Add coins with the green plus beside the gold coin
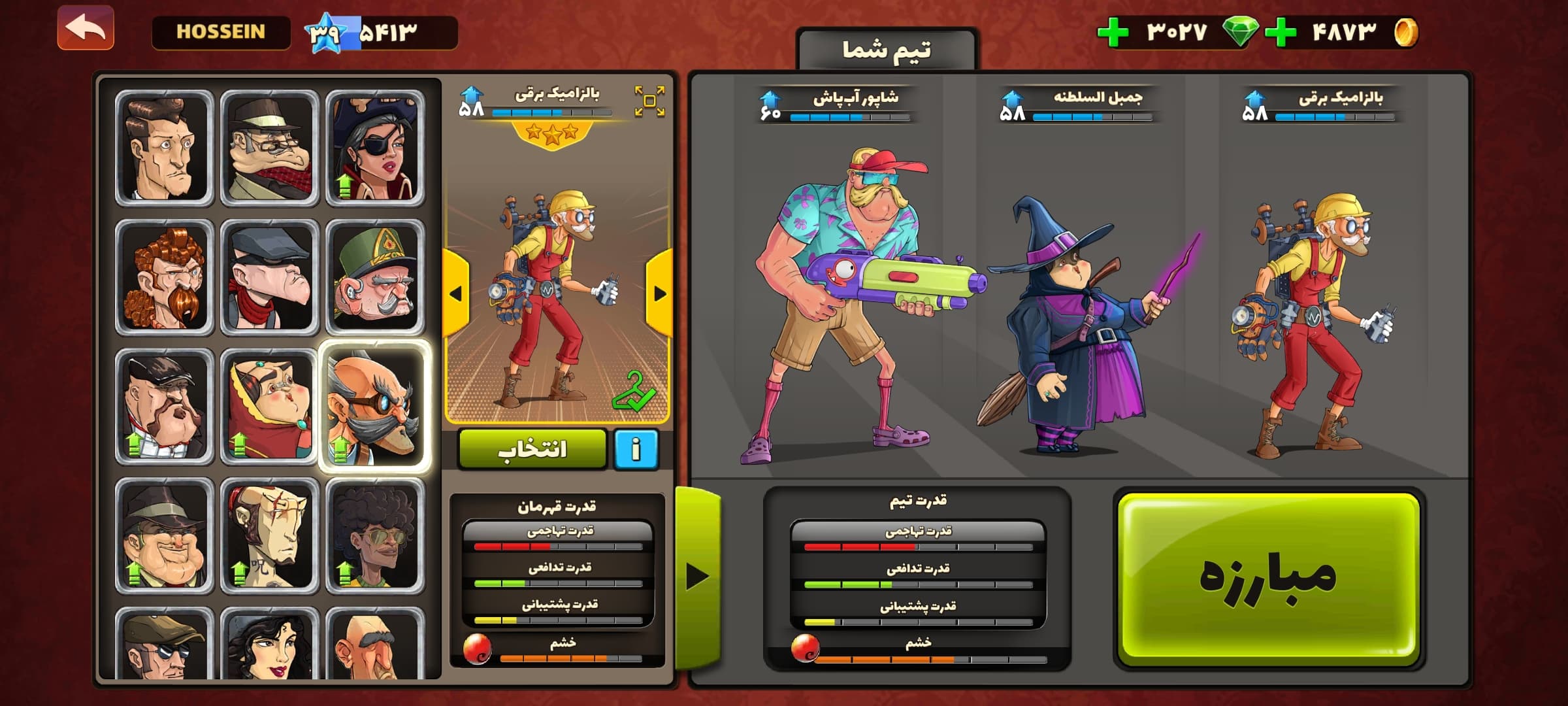Screen dimensions: 1568x706 tap(1281, 32)
